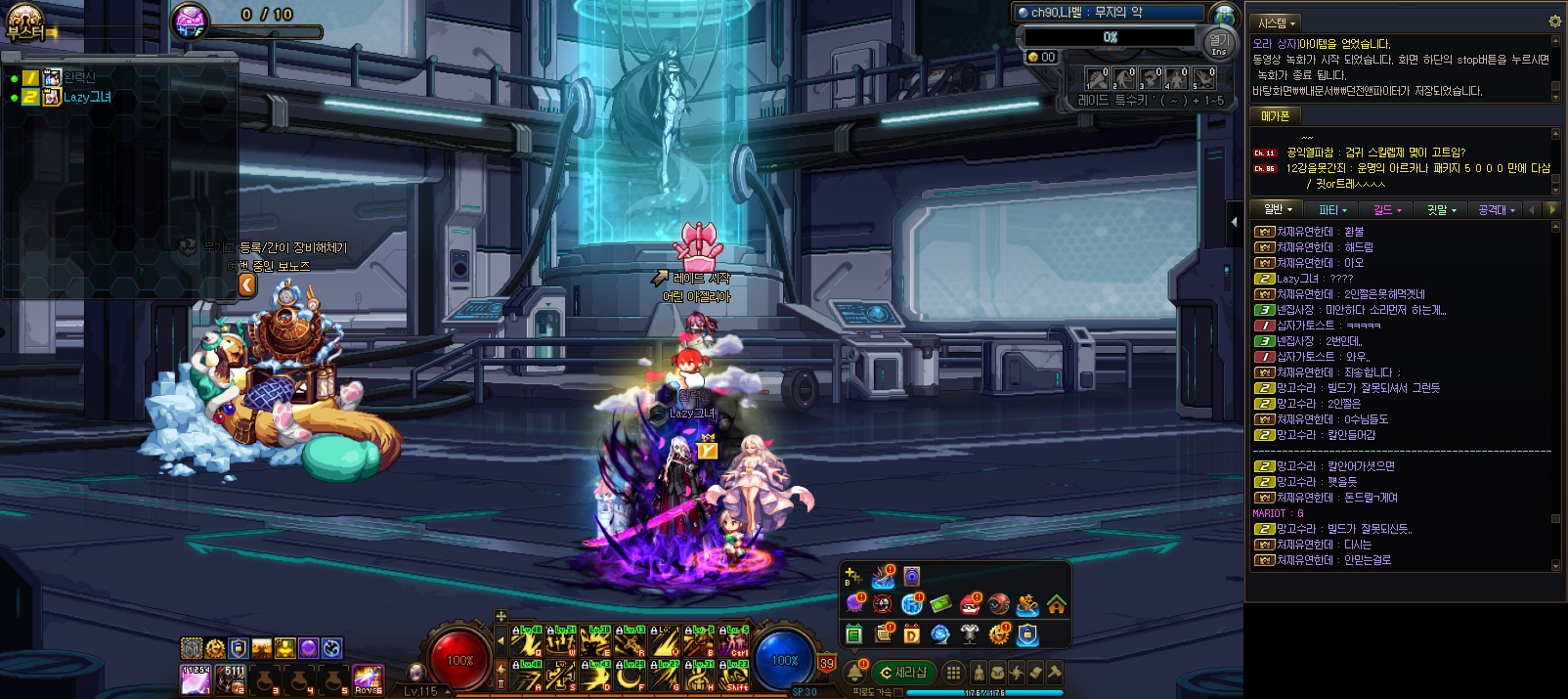
Task: Open the red D calendar icon
Action: 911,634
